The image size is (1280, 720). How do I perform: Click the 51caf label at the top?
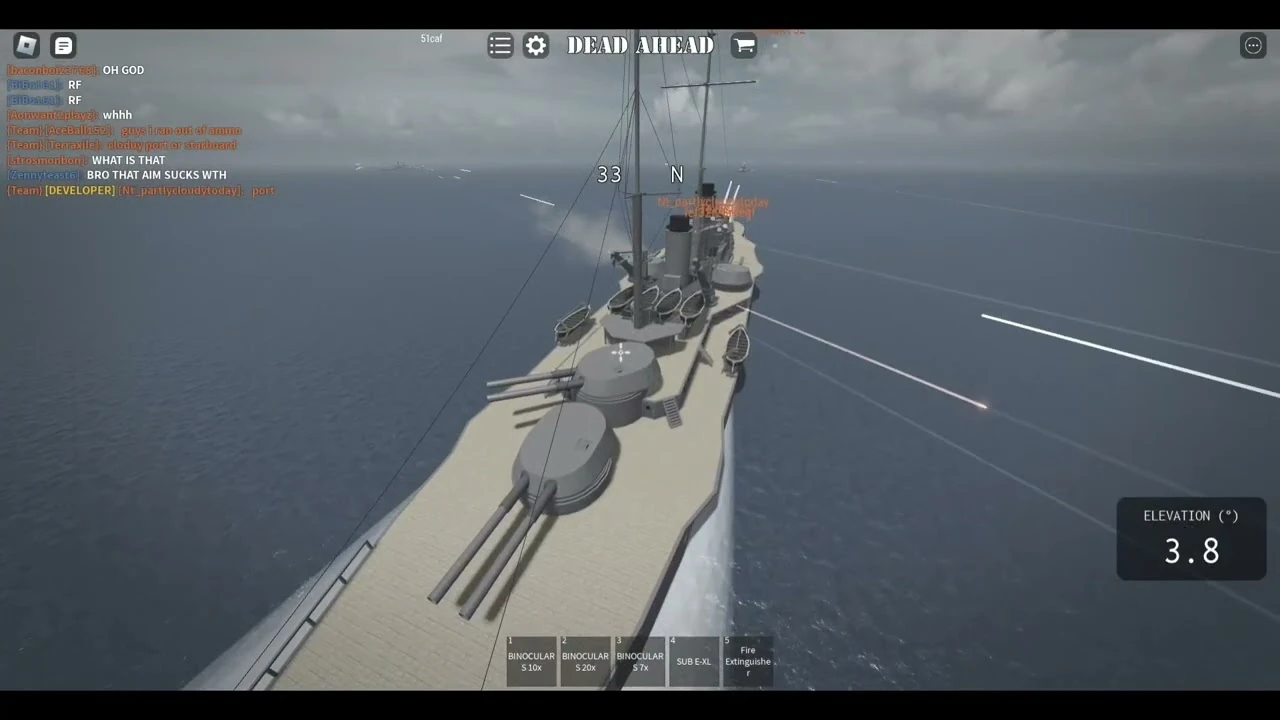pyautogui.click(x=431, y=38)
